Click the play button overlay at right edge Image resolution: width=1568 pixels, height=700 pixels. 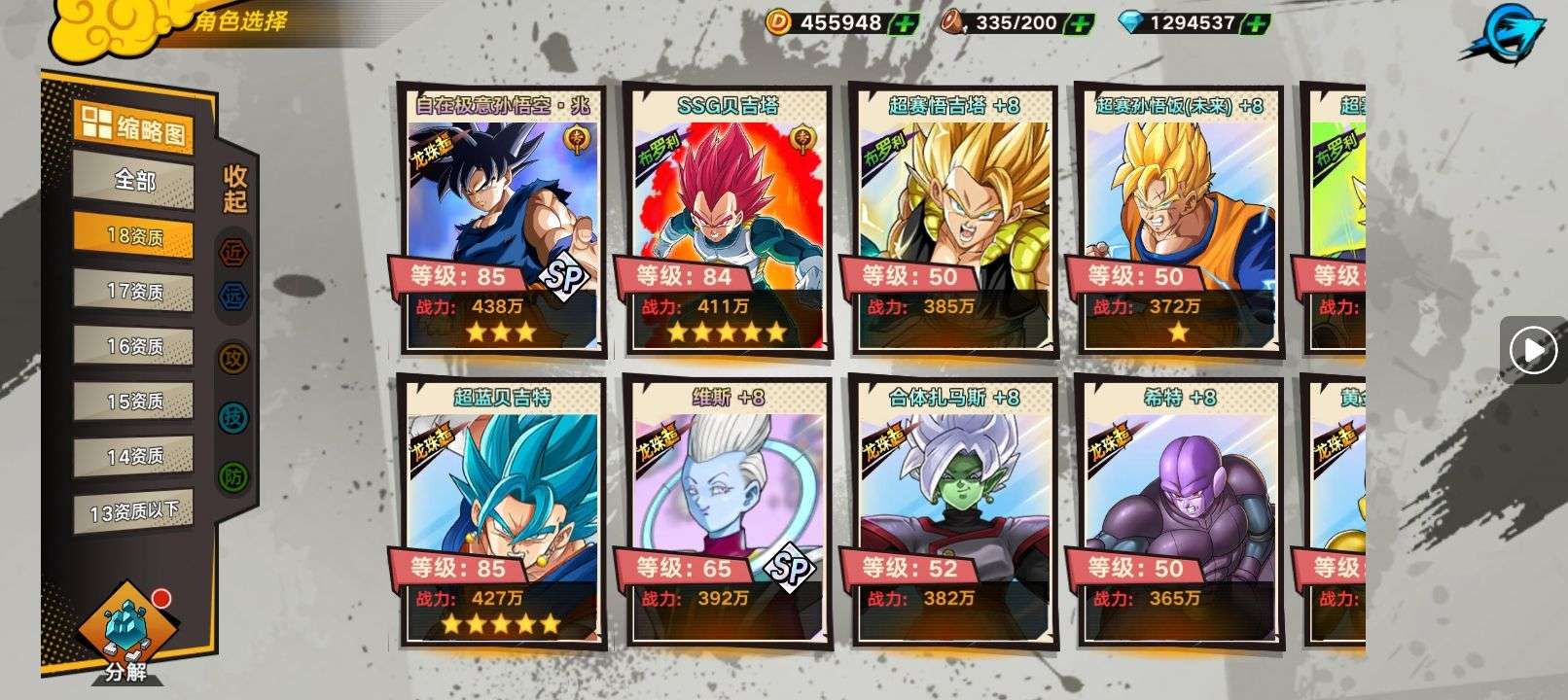[x=1534, y=349]
